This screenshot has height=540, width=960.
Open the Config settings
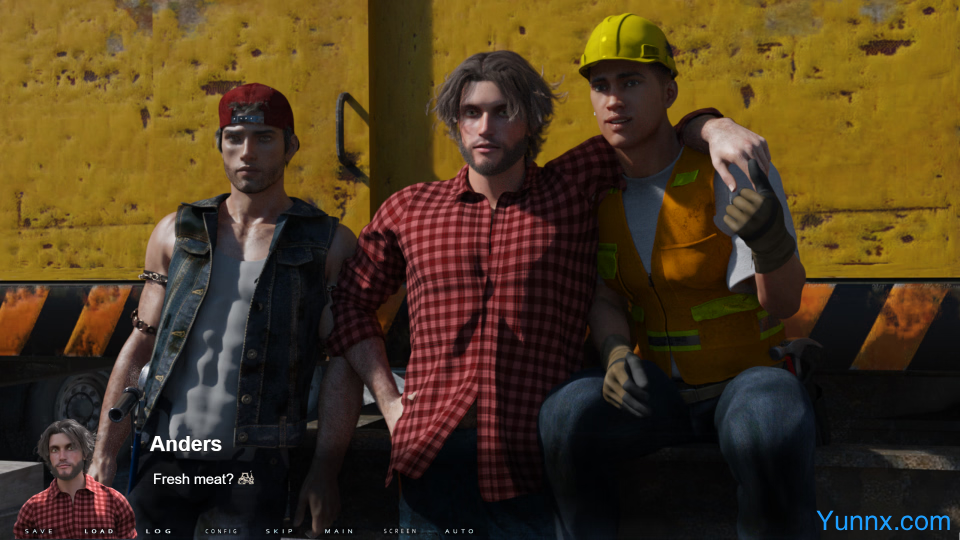pyautogui.click(x=221, y=531)
